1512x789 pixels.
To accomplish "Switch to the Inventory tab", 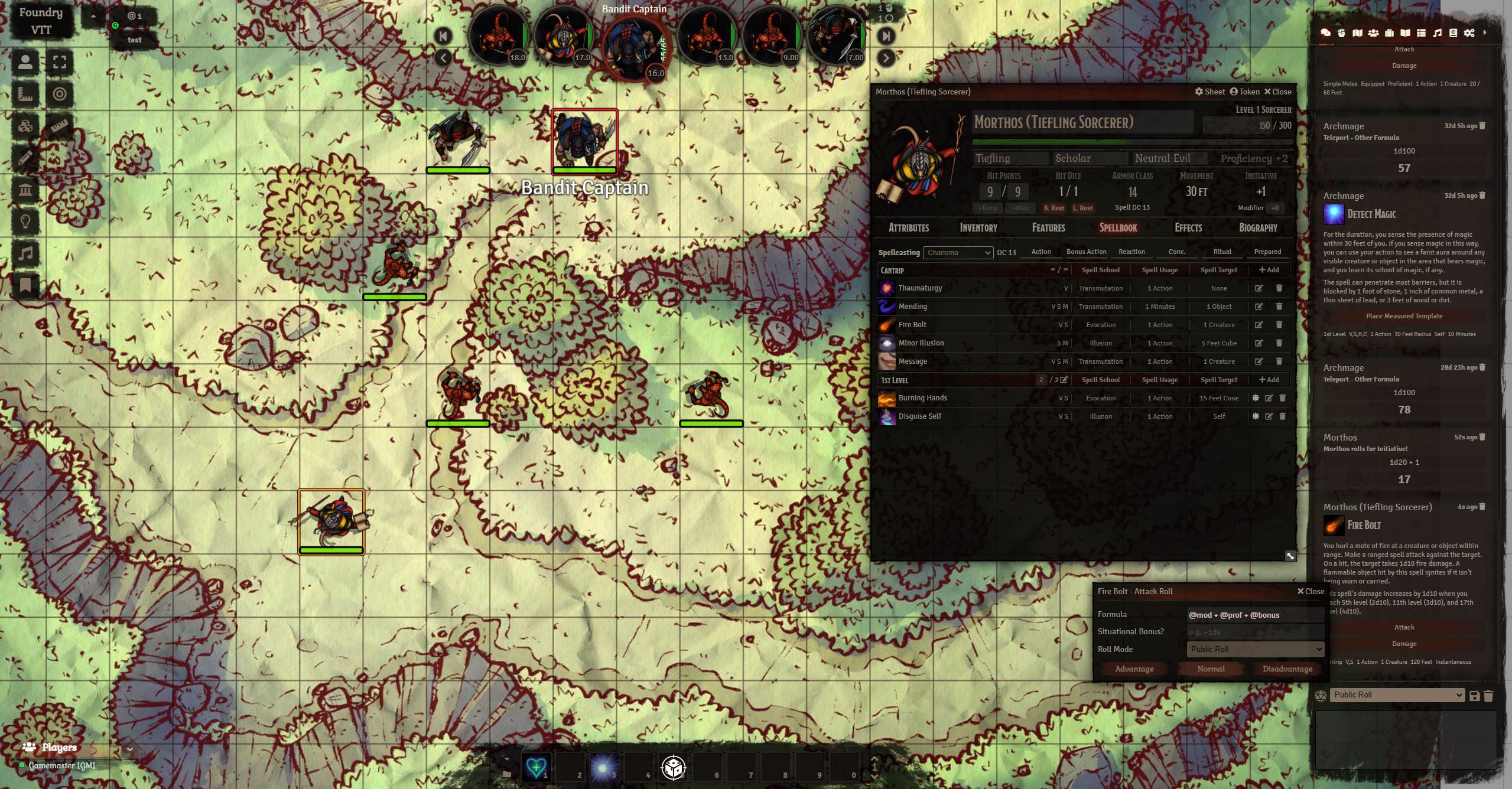I will coord(978,228).
